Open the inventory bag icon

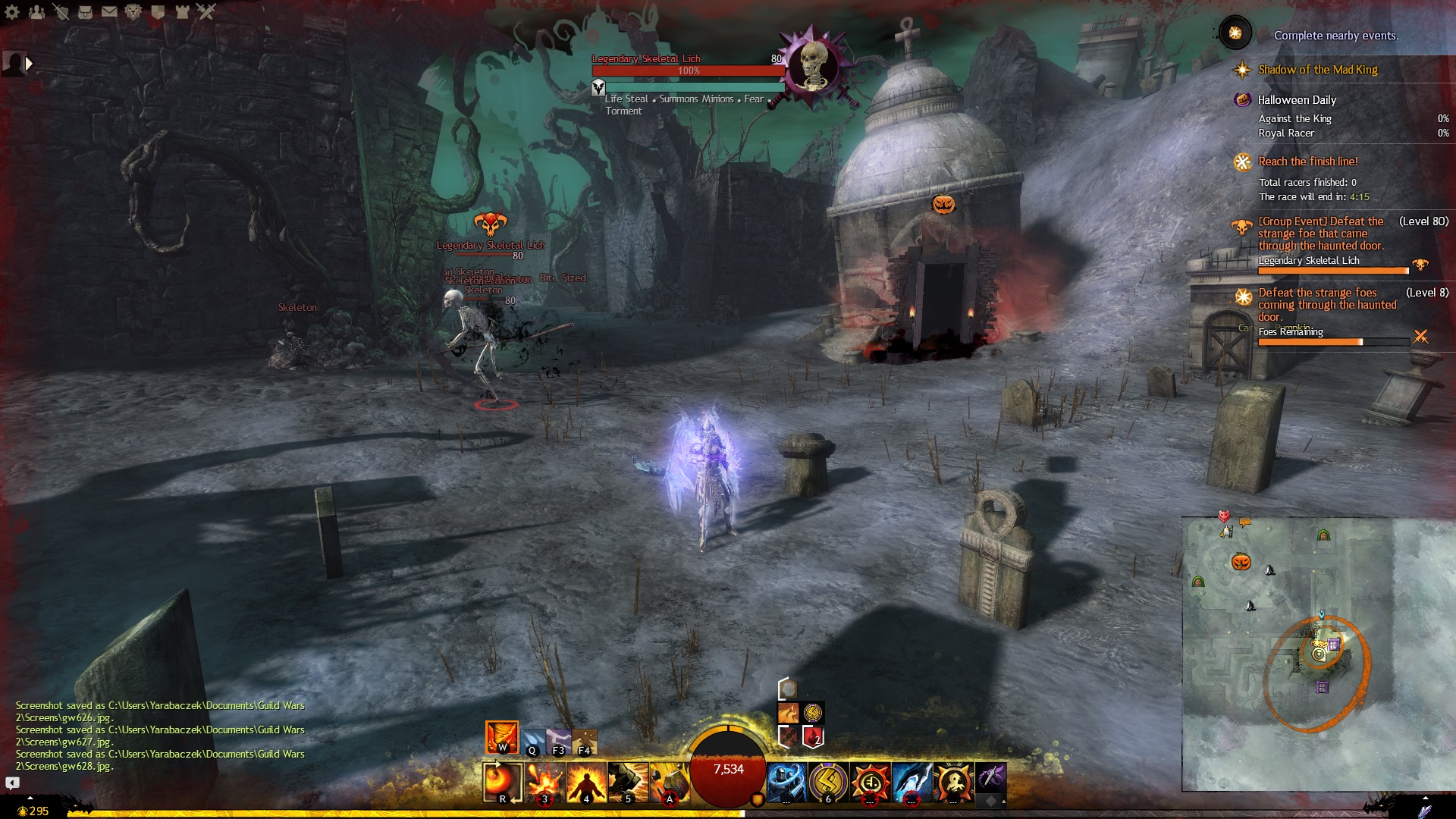pyautogui.click(x=85, y=11)
